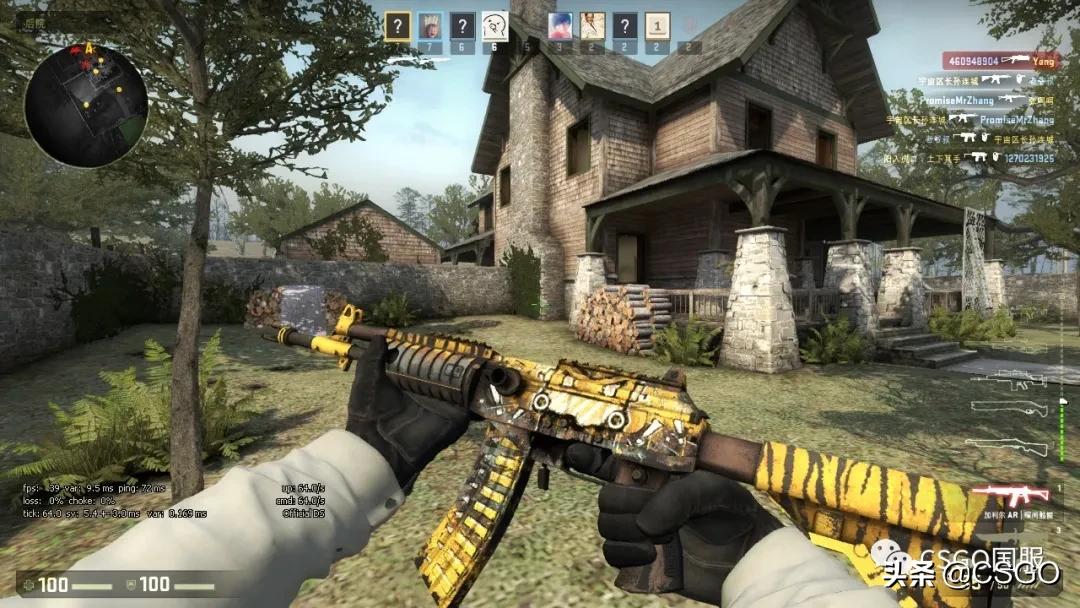Choose the cartoon sketch face avatar

click(x=495, y=26)
